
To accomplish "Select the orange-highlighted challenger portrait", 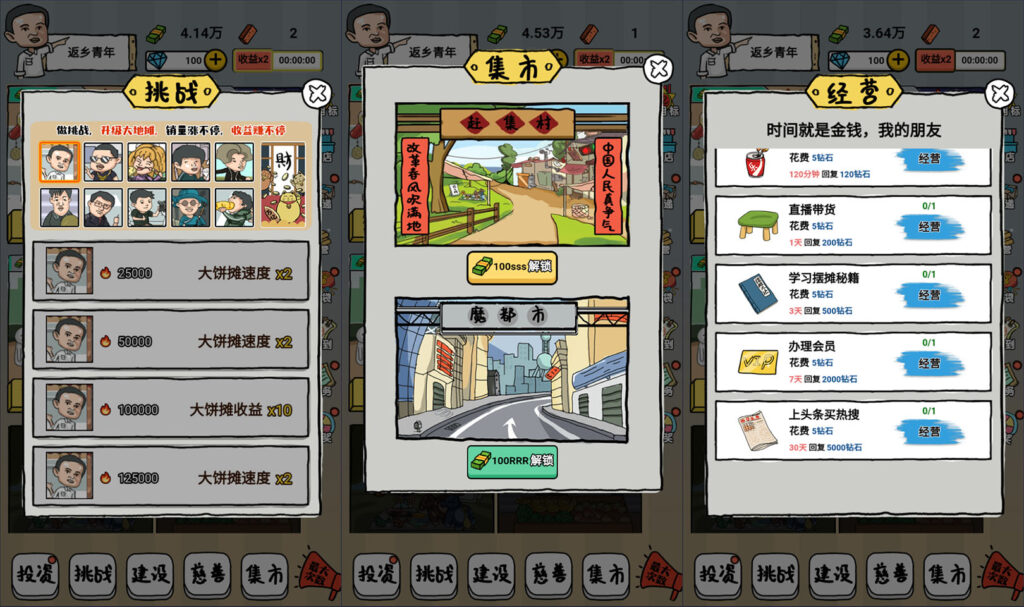I will coord(59,162).
